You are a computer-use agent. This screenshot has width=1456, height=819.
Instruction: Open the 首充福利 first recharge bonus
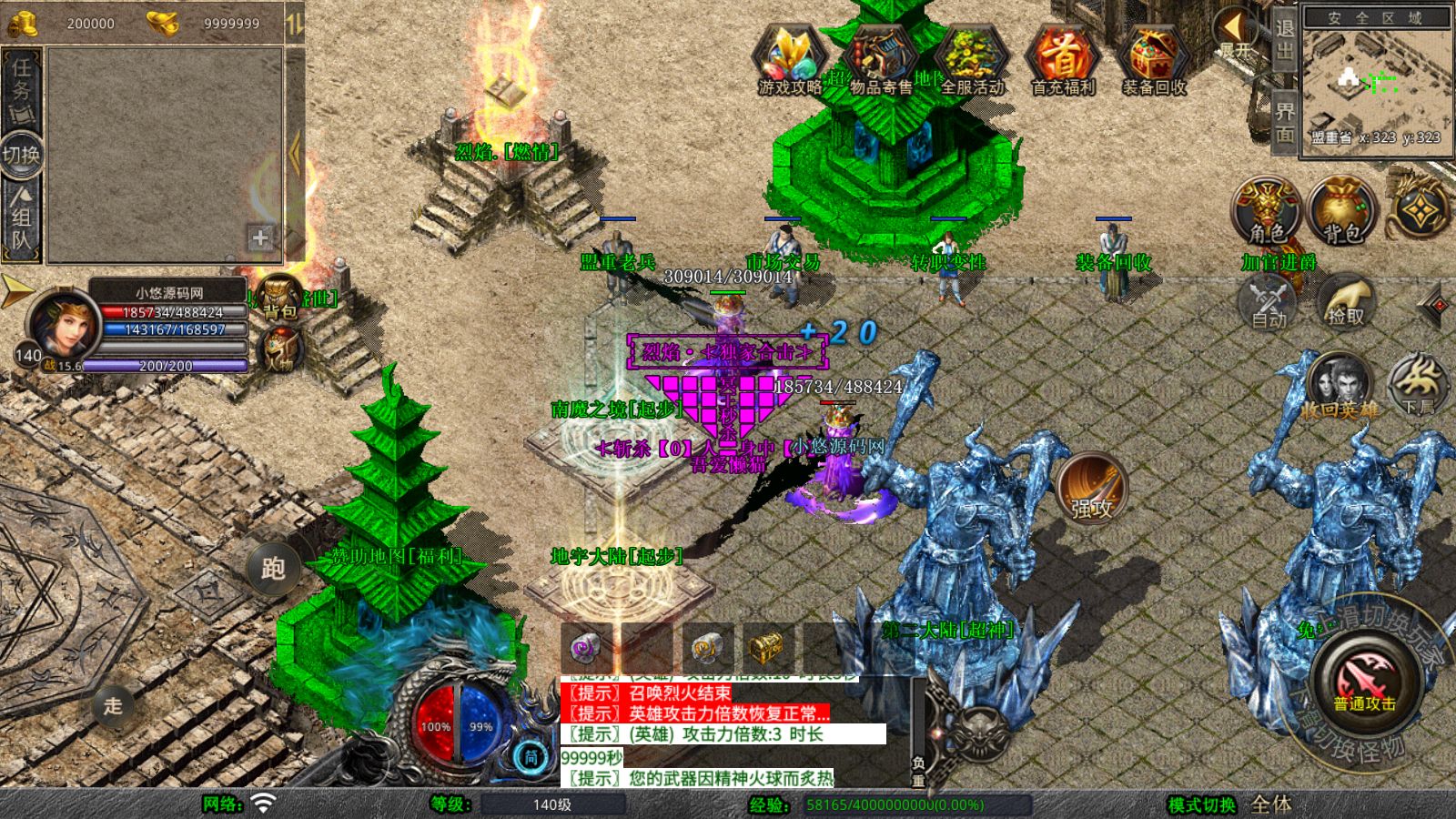tap(1063, 61)
